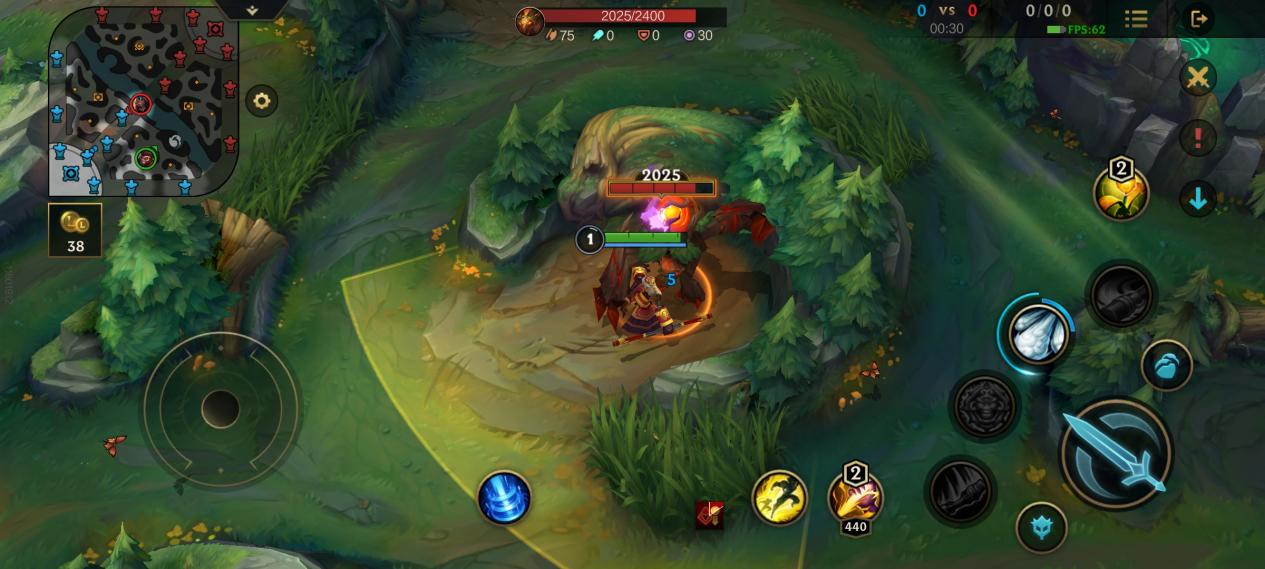
Task: Tap the sword basic attack button
Action: [1115, 453]
